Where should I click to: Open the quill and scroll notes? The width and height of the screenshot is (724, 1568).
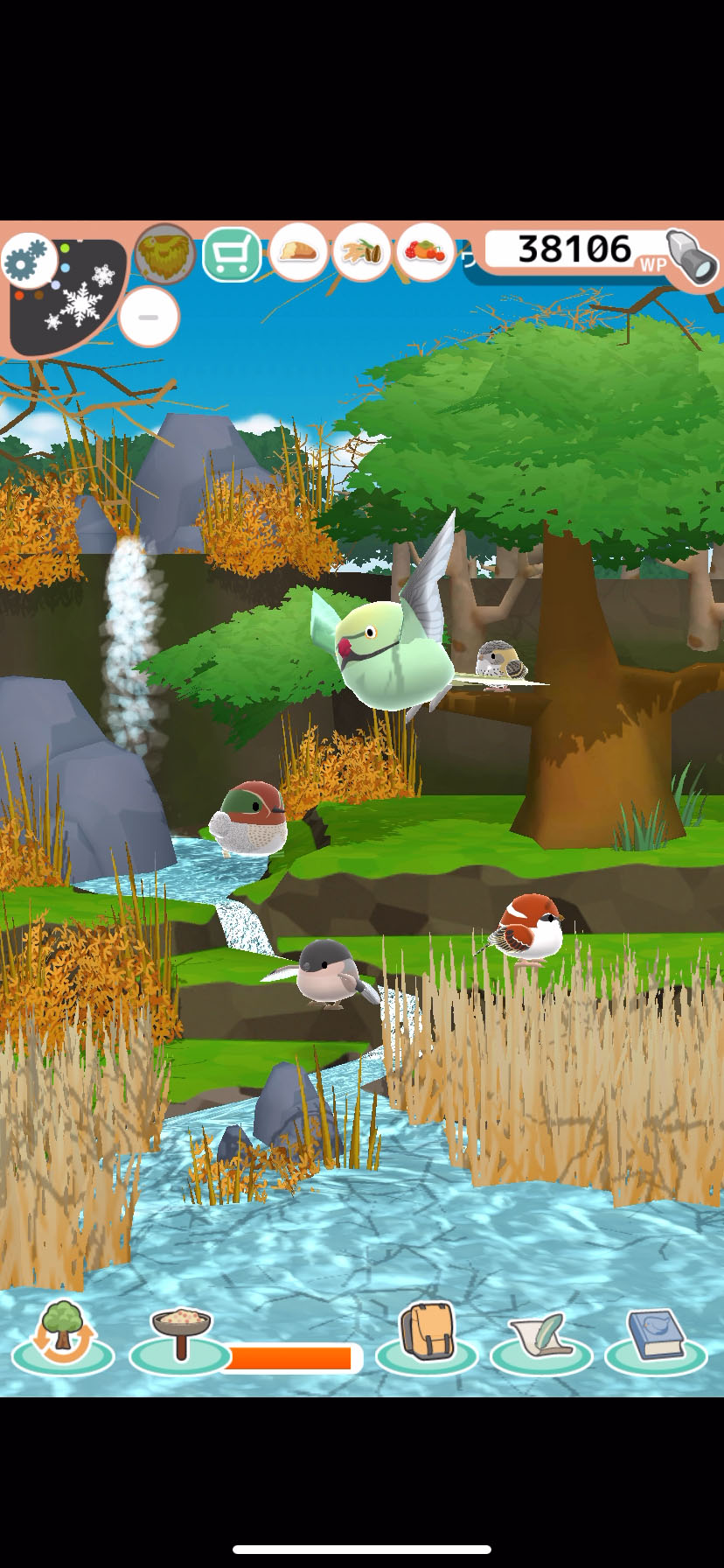541,1336
